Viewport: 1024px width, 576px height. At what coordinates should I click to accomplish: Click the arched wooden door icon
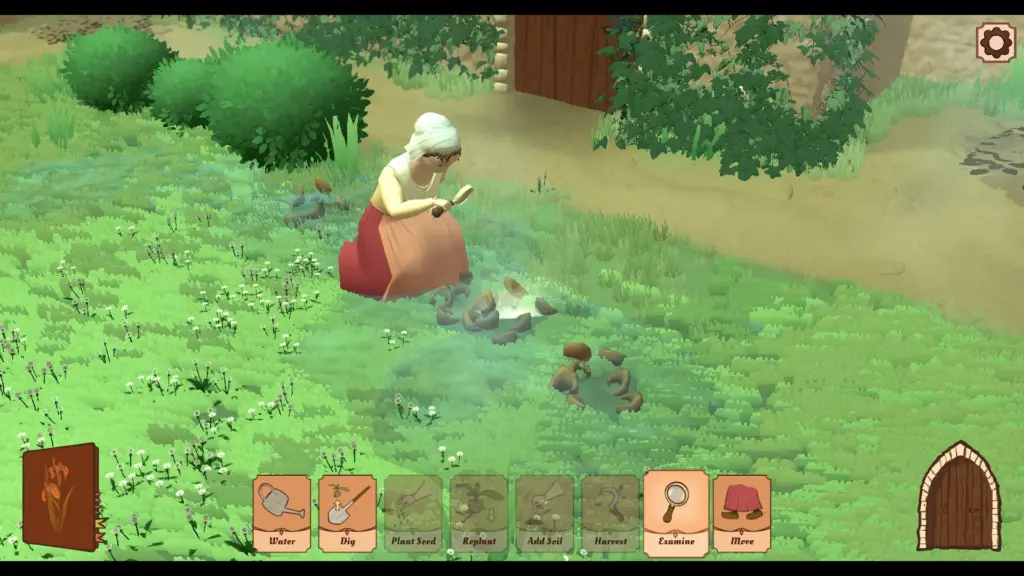958,498
